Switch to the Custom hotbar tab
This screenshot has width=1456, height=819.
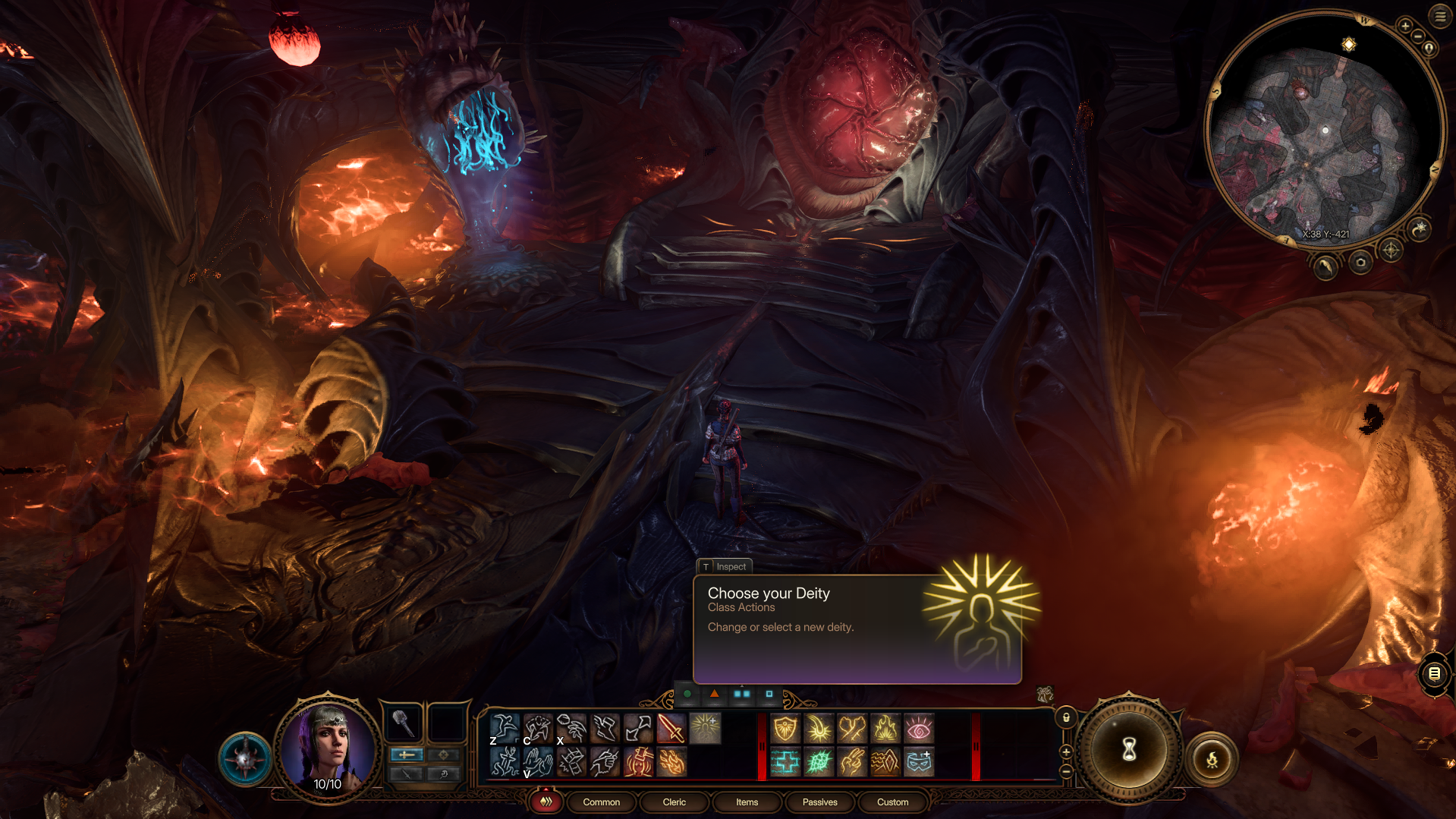[892, 802]
